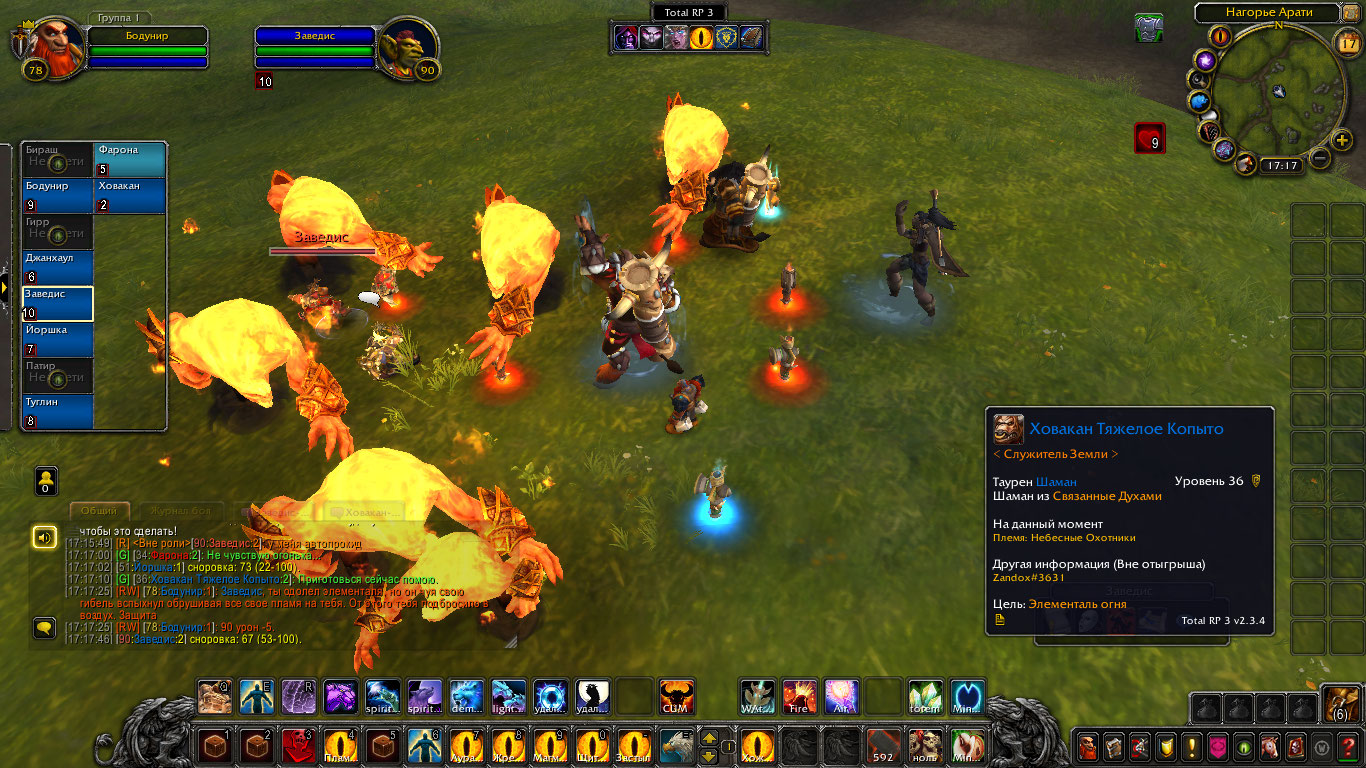Zoom out the minimap with the minus button
This screenshot has height=768, width=1366.
(1320, 158)
